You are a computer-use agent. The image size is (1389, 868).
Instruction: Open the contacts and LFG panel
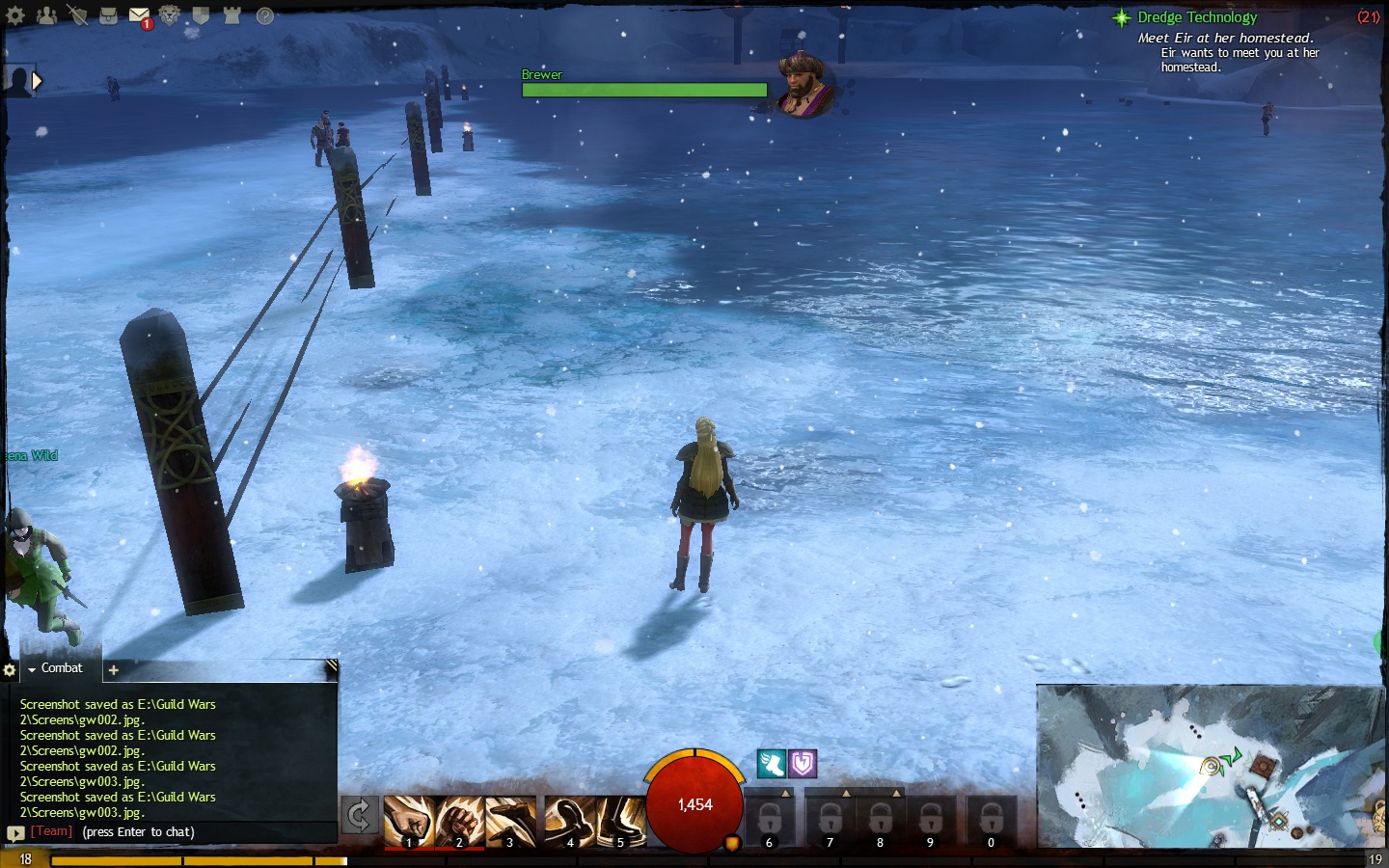coord(46,15)
